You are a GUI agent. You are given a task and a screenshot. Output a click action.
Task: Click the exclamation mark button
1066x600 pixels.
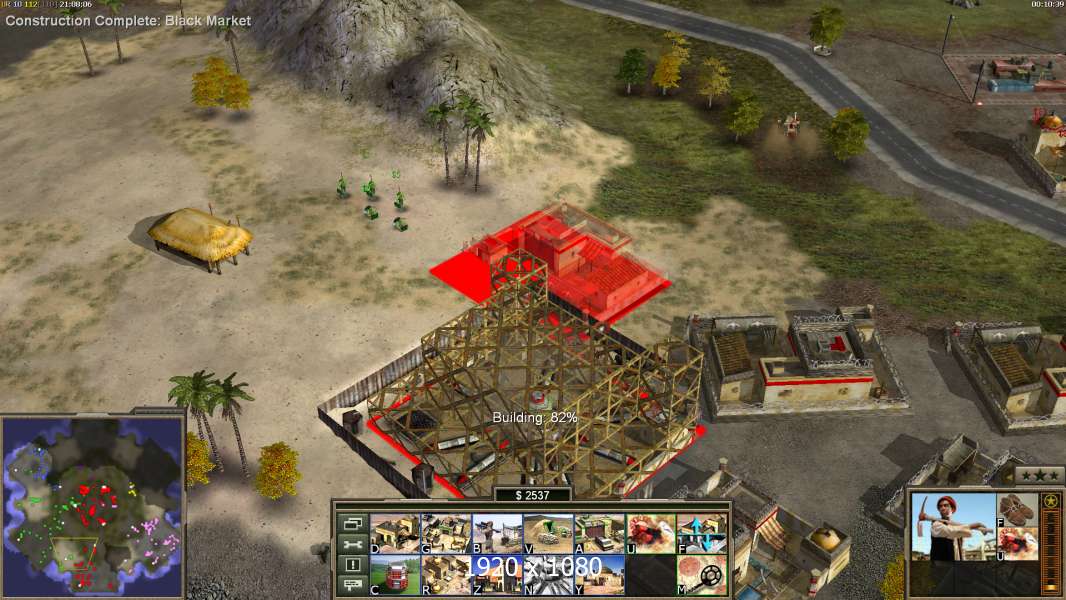(352, 565)
